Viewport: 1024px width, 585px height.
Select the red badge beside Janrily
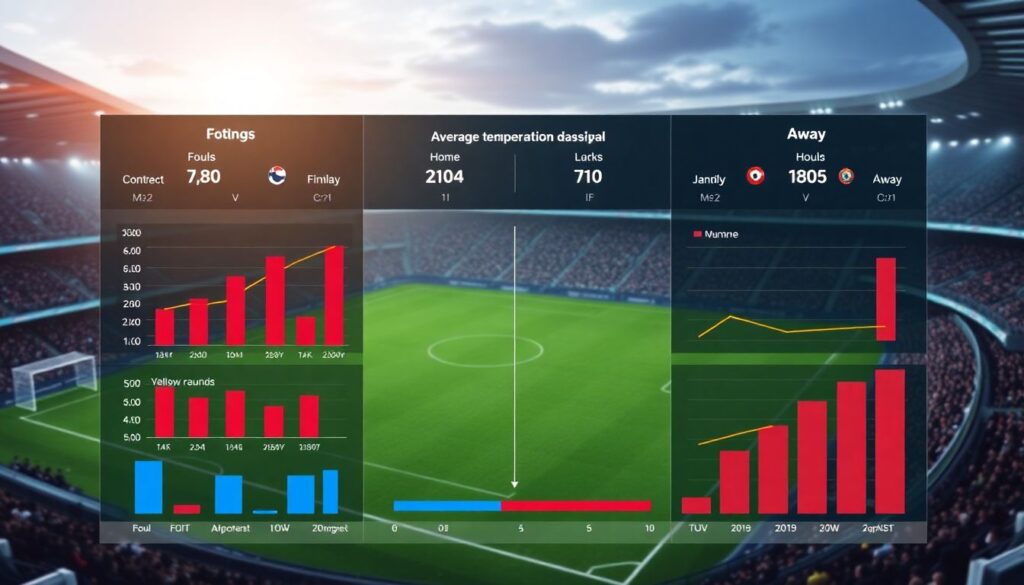(x=755, y=176)
